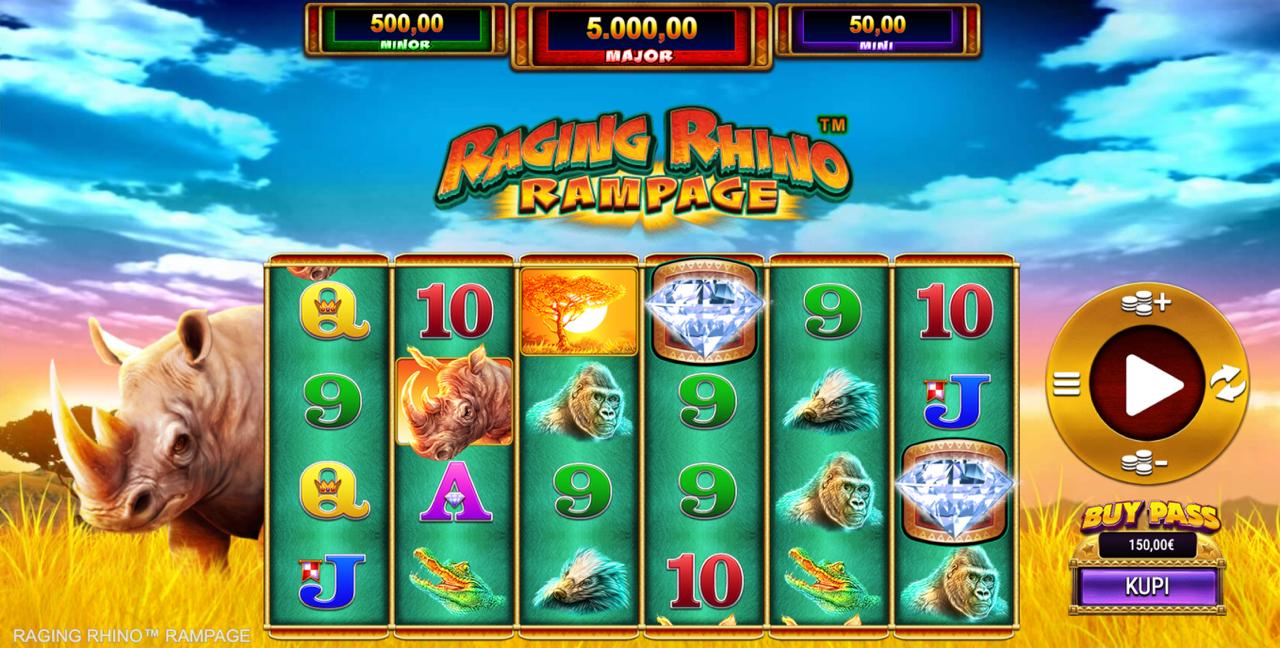Activate the autospin circular arrows icon
The image size is (1280, 648).
click(x=1227, y=383)
